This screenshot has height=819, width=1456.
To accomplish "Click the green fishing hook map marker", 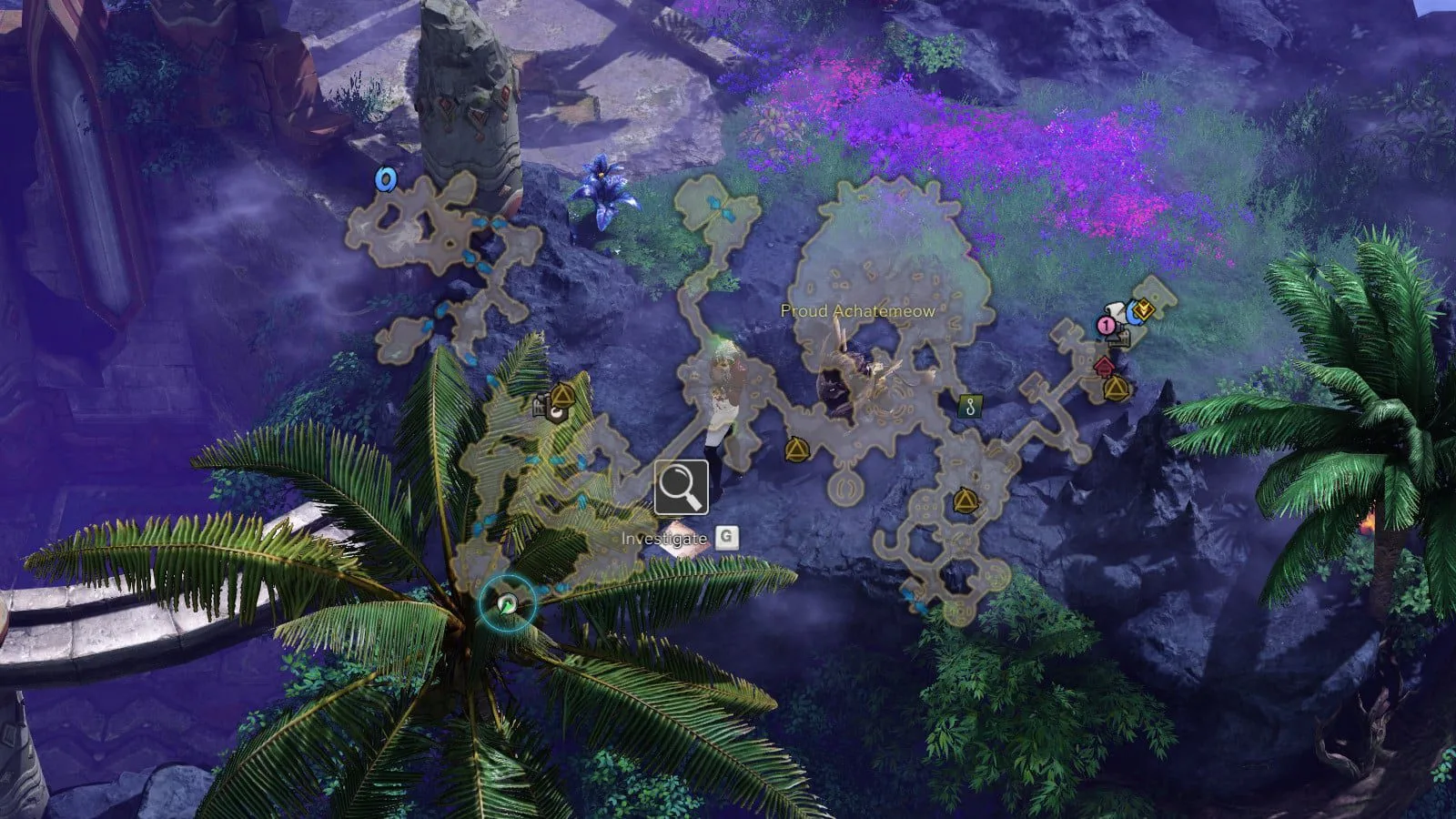I will pos(971,406).
